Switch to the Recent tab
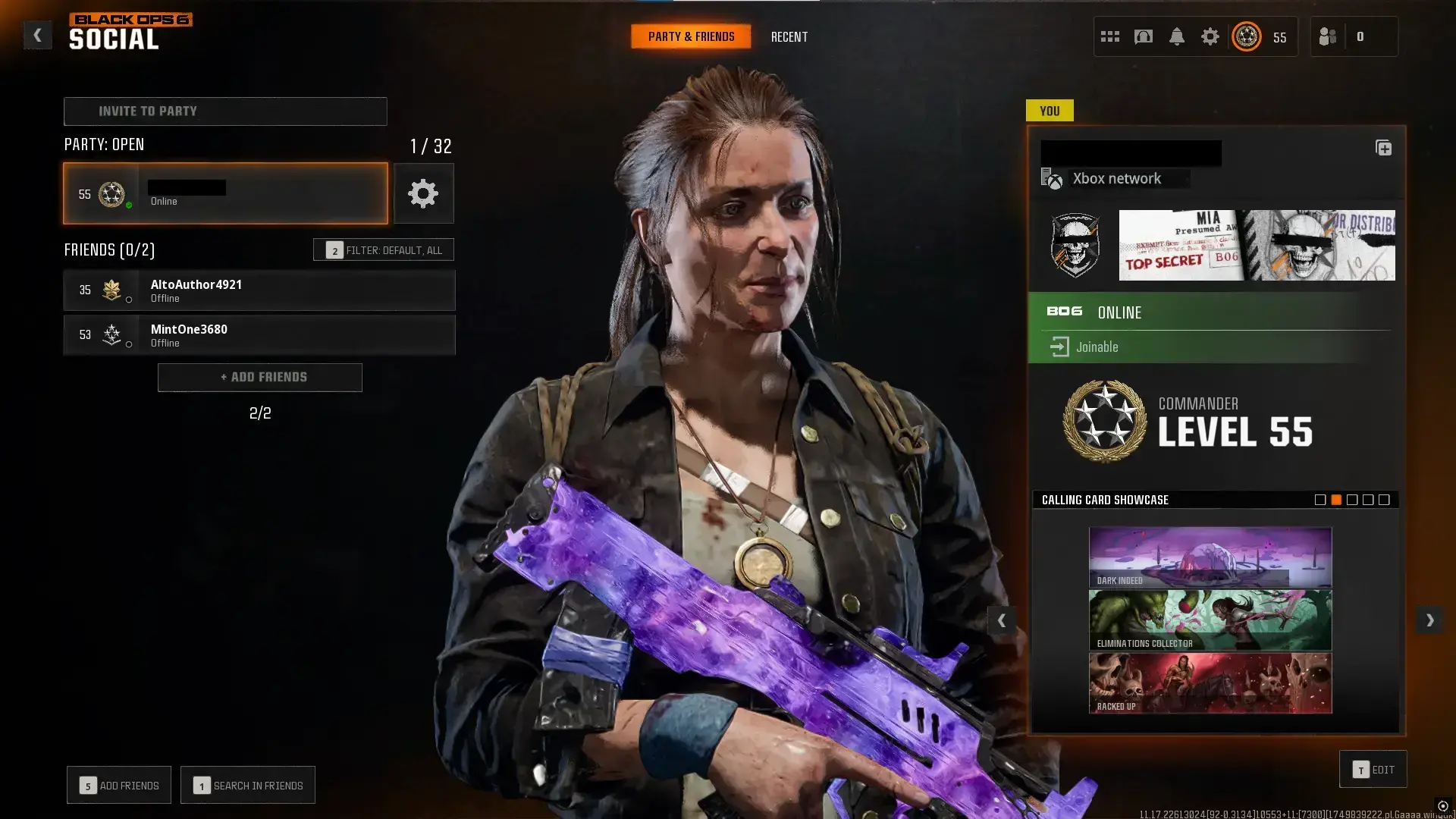Screen dimensions: 1456x819 pyautogui.click(x=789, y=36)
